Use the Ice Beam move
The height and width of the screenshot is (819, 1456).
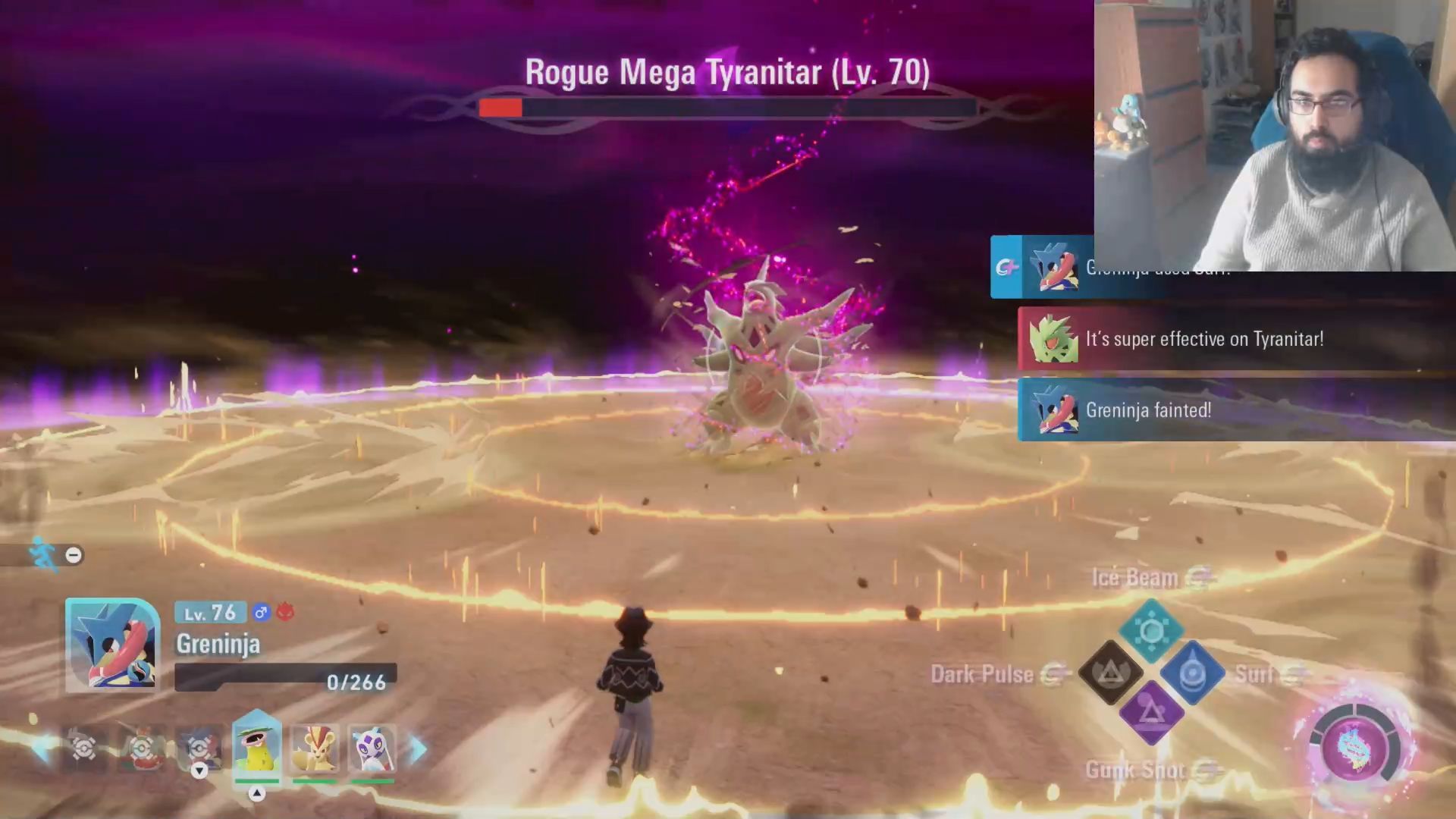coord(1151,630)
